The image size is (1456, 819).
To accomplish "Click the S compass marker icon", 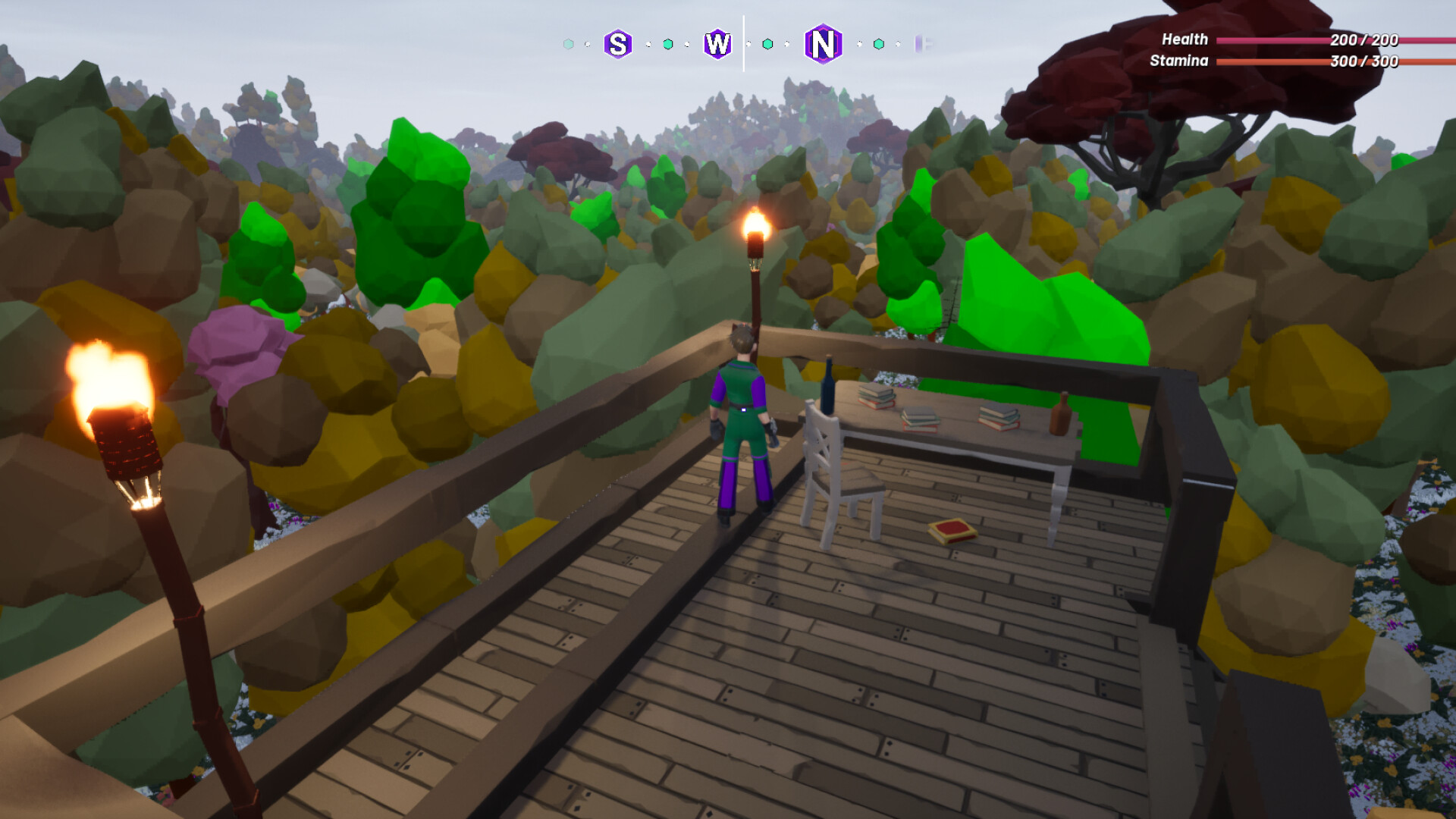I will (x=620, y=45).
